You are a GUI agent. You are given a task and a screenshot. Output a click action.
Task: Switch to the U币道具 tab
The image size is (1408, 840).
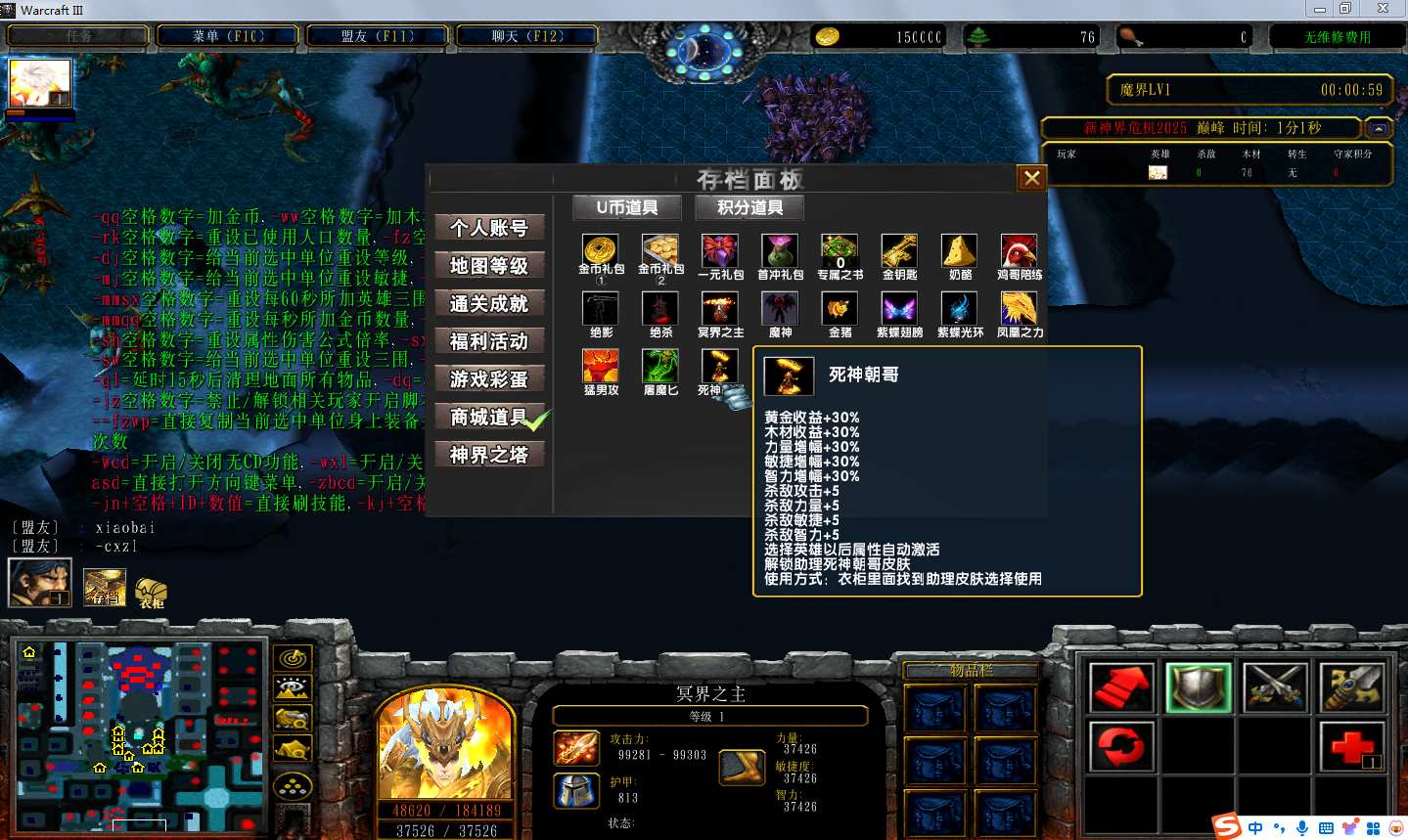point(626,207)
